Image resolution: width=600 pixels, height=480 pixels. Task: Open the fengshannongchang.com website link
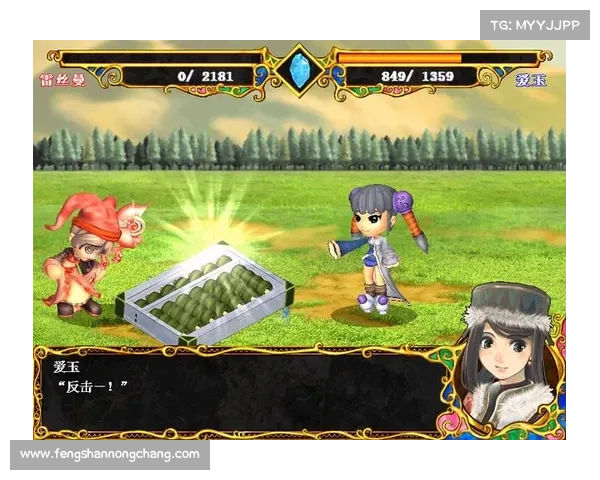tap(110, 455)
